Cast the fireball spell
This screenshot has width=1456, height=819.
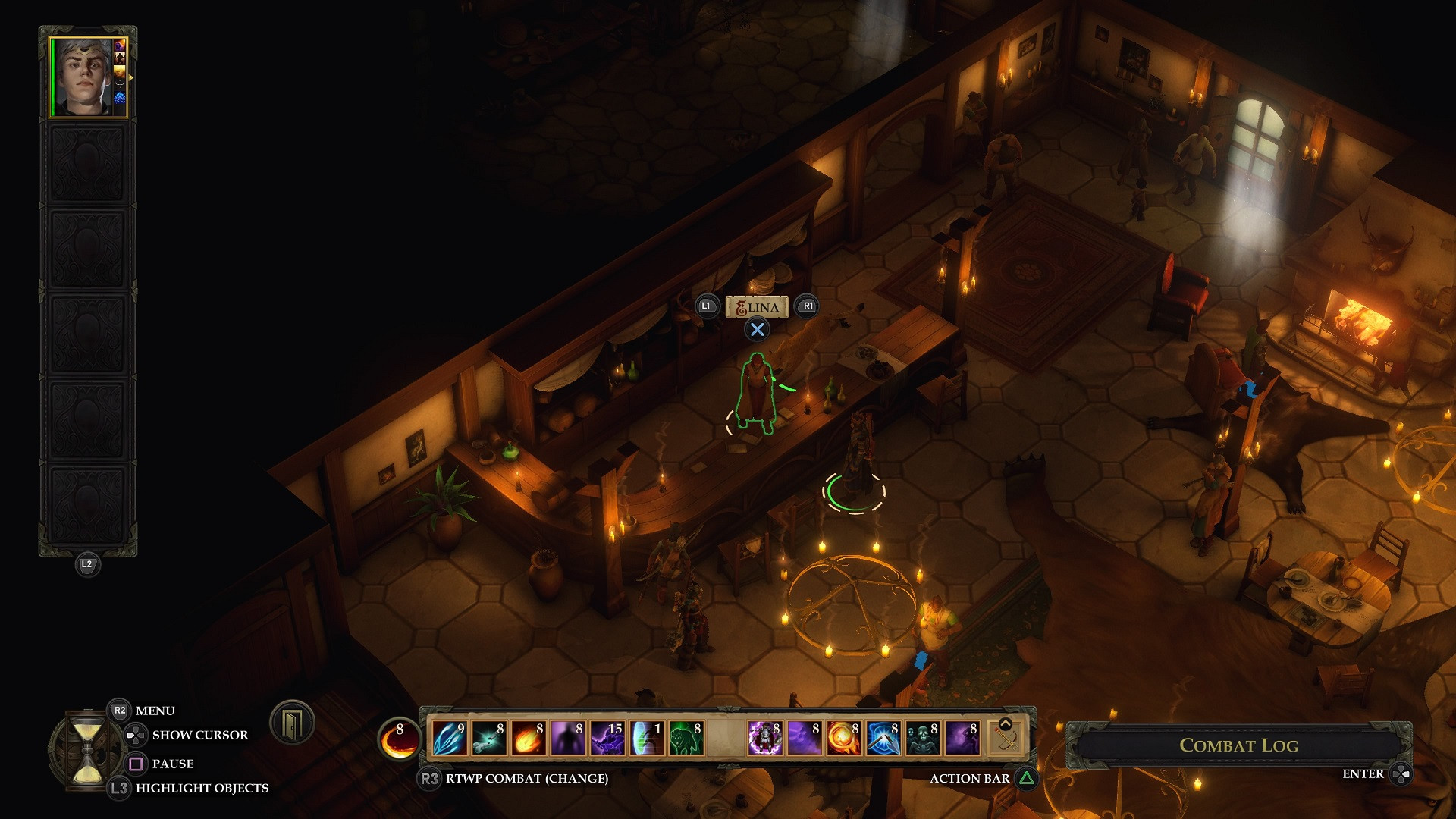click(x=528, y=738)
